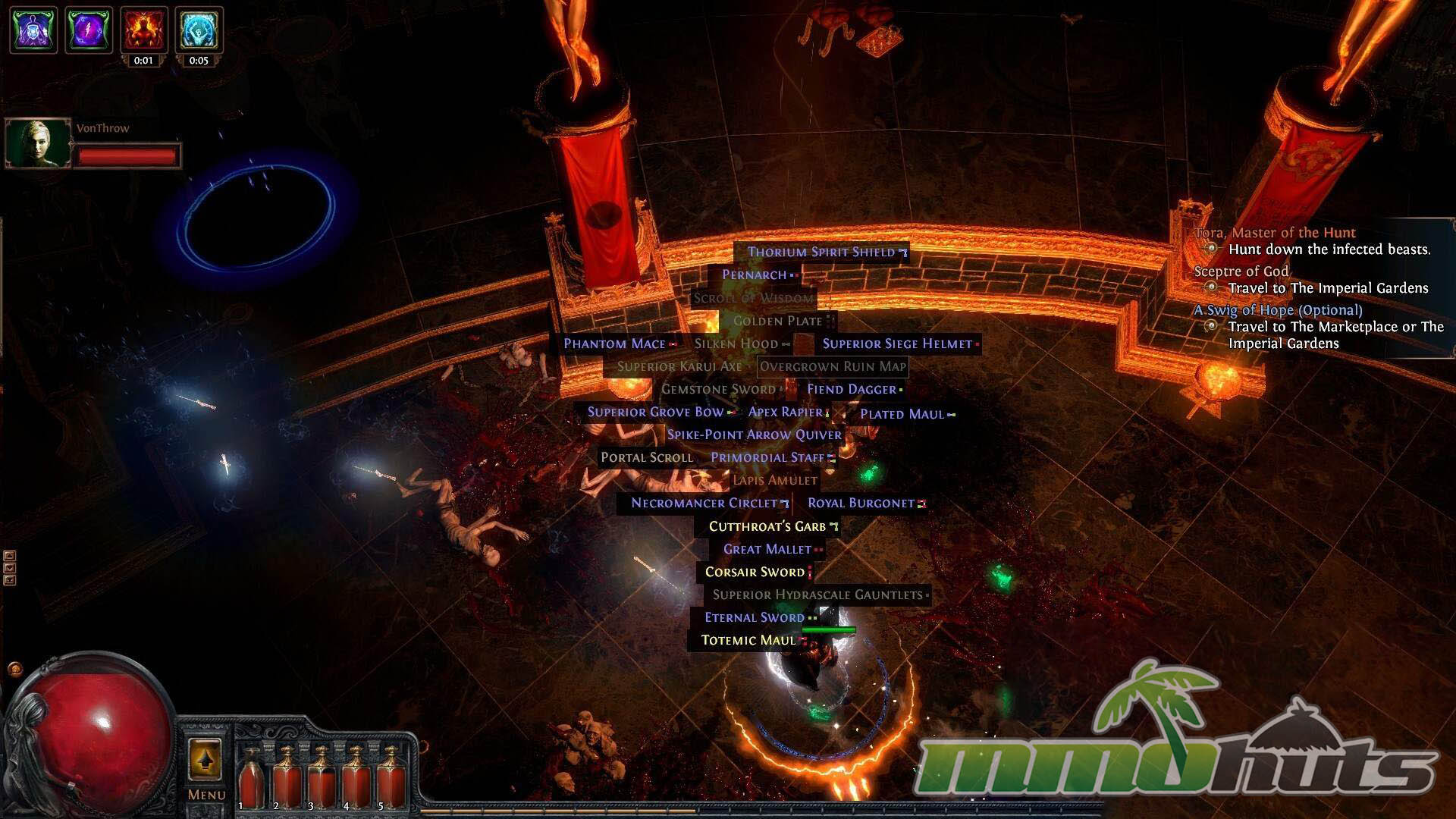Image resolution: width=1456 pixels, height=819 pixels.
Task: Grab the Scroll of Wisdom label
Action: 753,298
